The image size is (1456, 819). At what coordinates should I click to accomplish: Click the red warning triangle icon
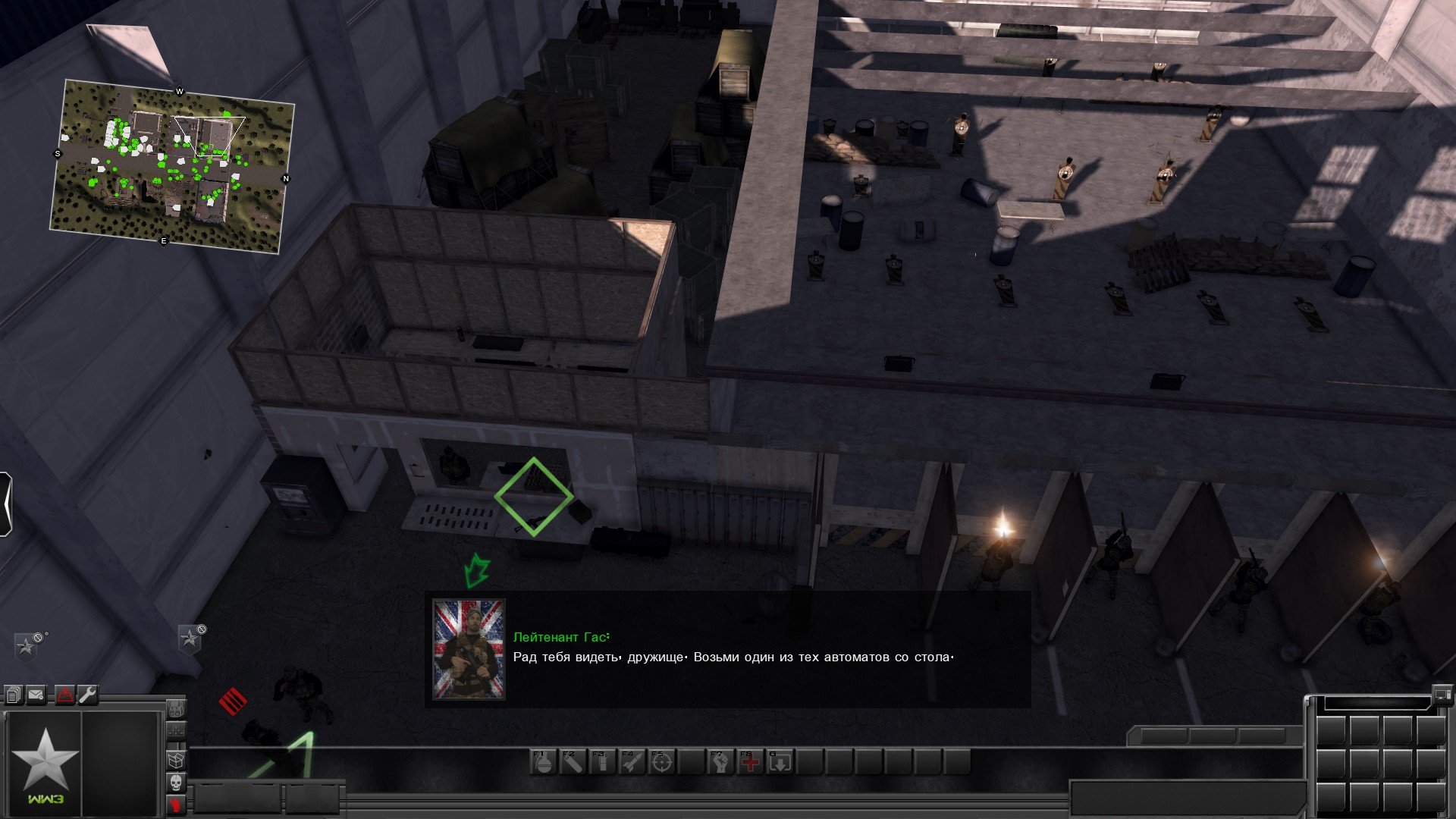64,695
